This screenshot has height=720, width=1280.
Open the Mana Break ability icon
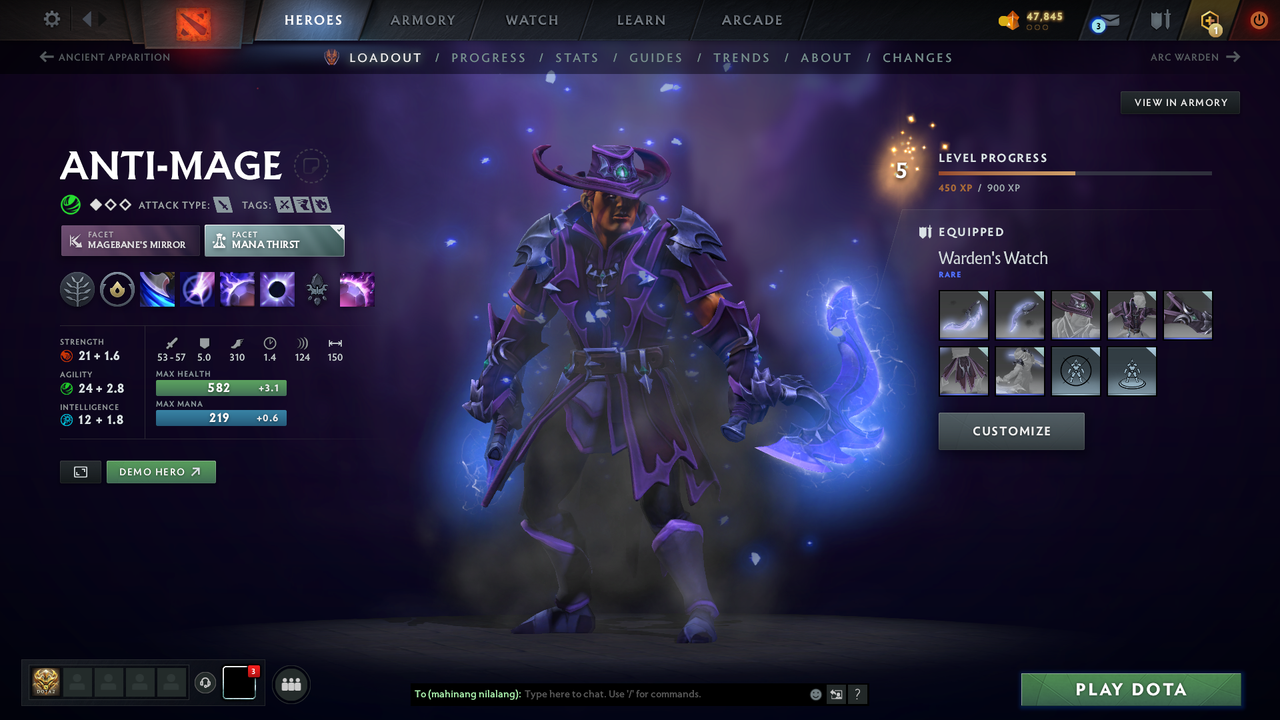(x=157, y=289)
